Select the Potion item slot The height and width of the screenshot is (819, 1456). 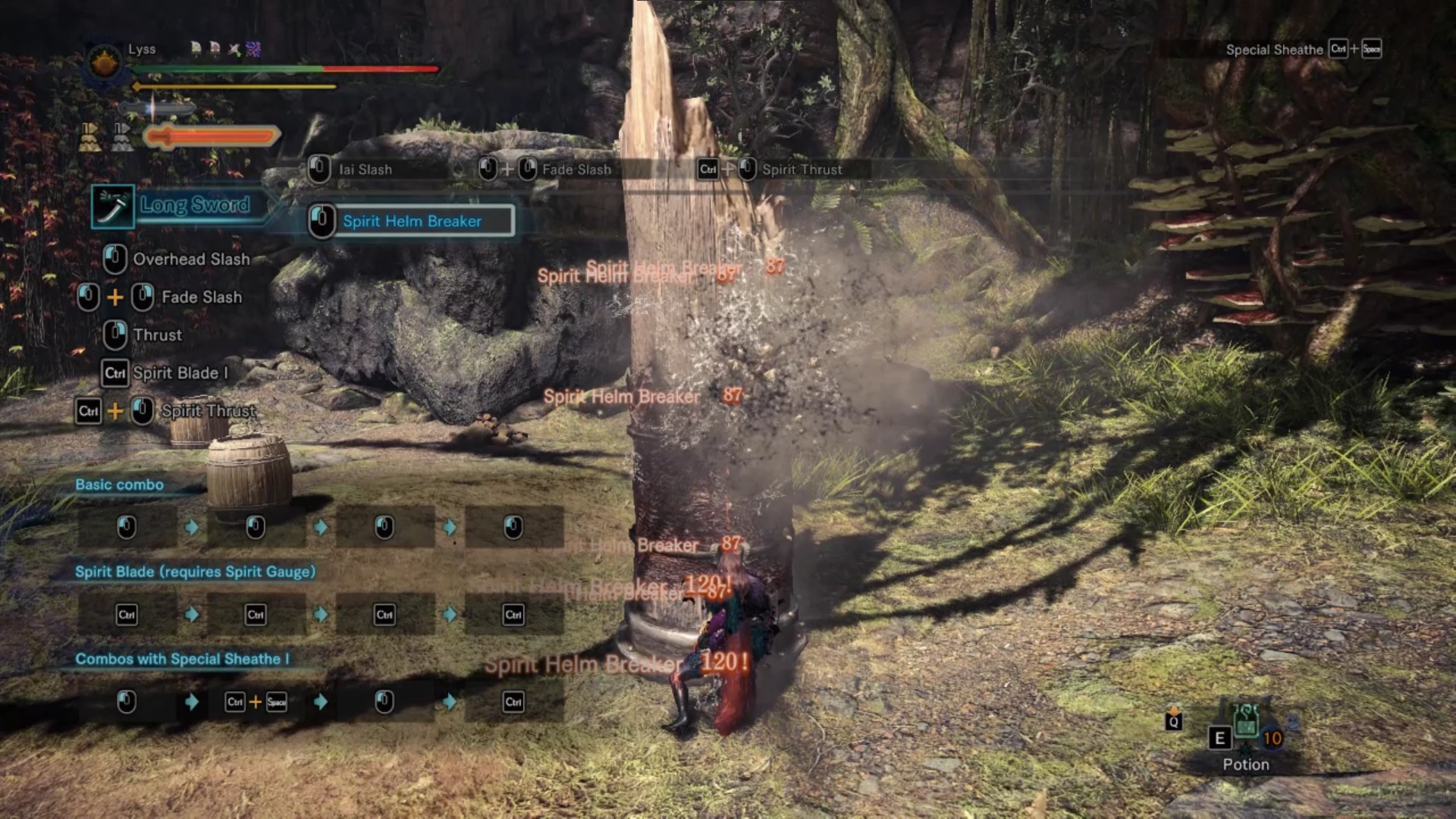coord(1246,730)
